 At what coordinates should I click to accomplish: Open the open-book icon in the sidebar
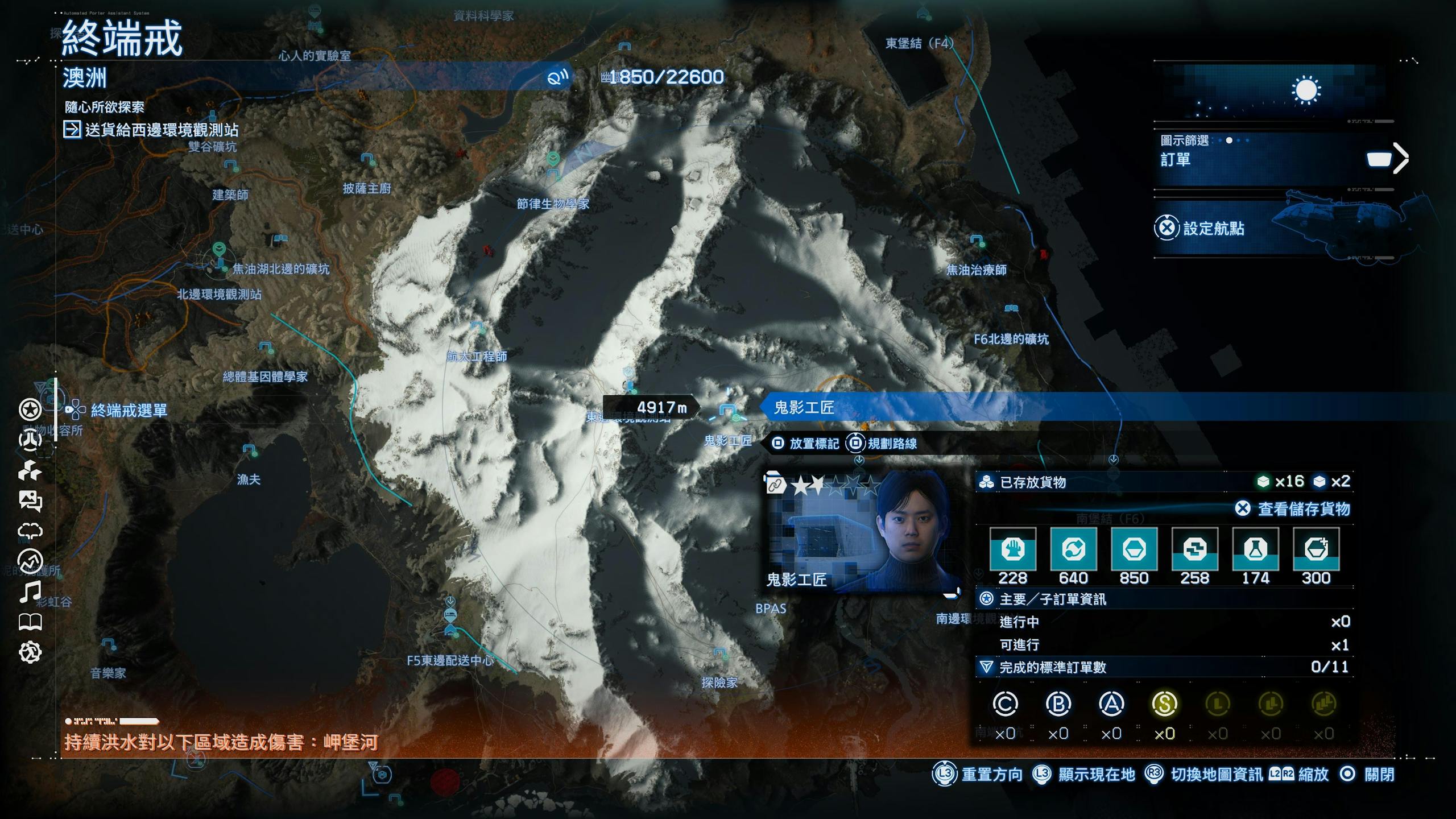pyautogui.click(x=30, y=622)
